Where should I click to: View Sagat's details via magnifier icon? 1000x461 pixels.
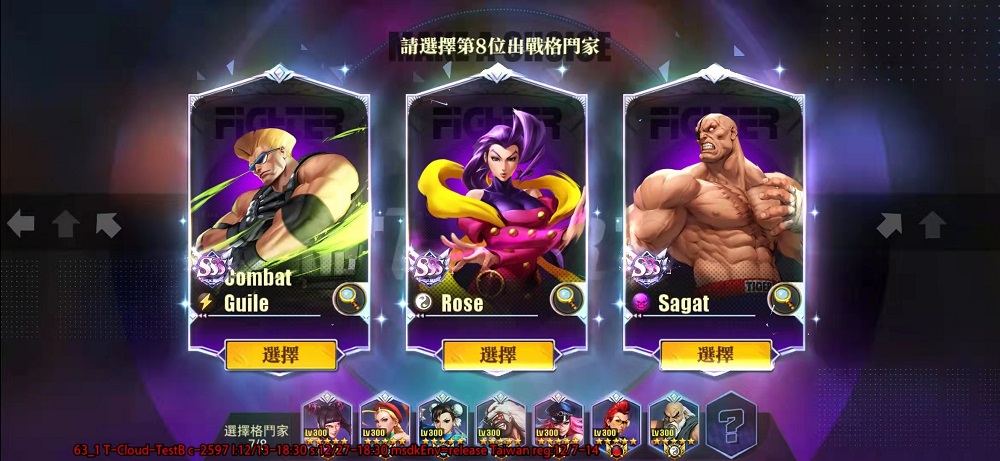click(784, 298)
